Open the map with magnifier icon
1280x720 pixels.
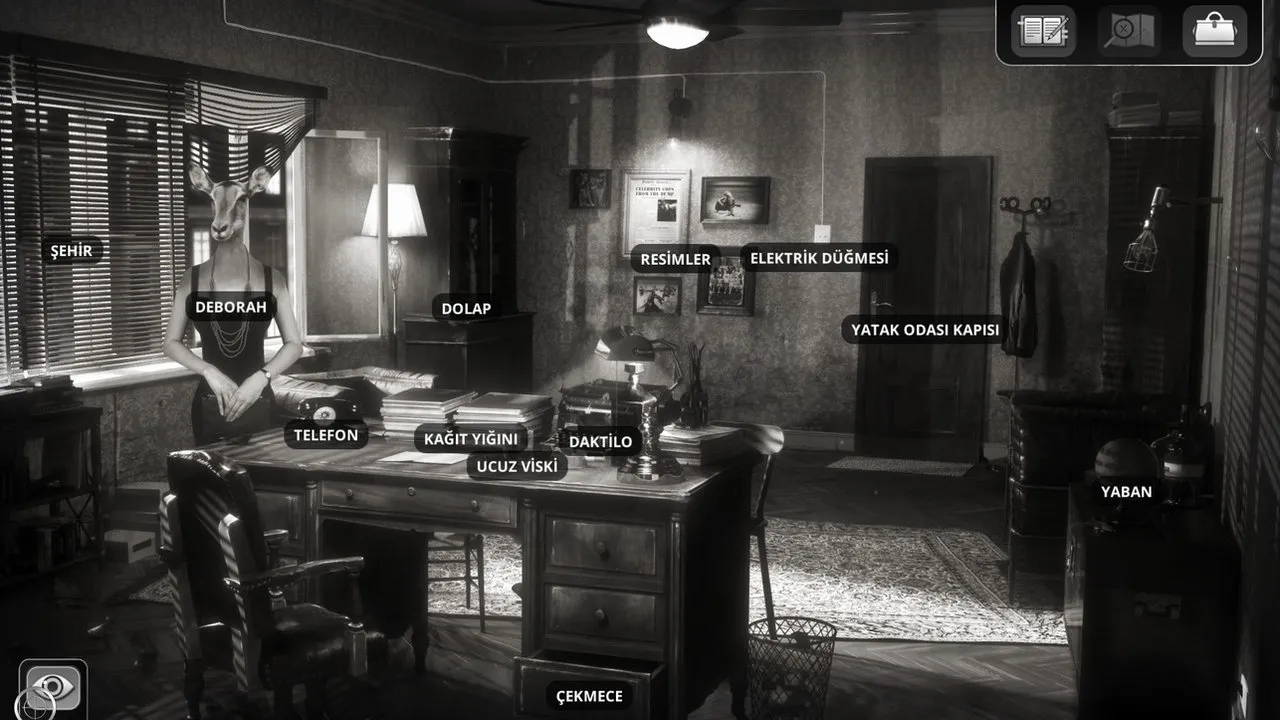(x=1129, y=31)
